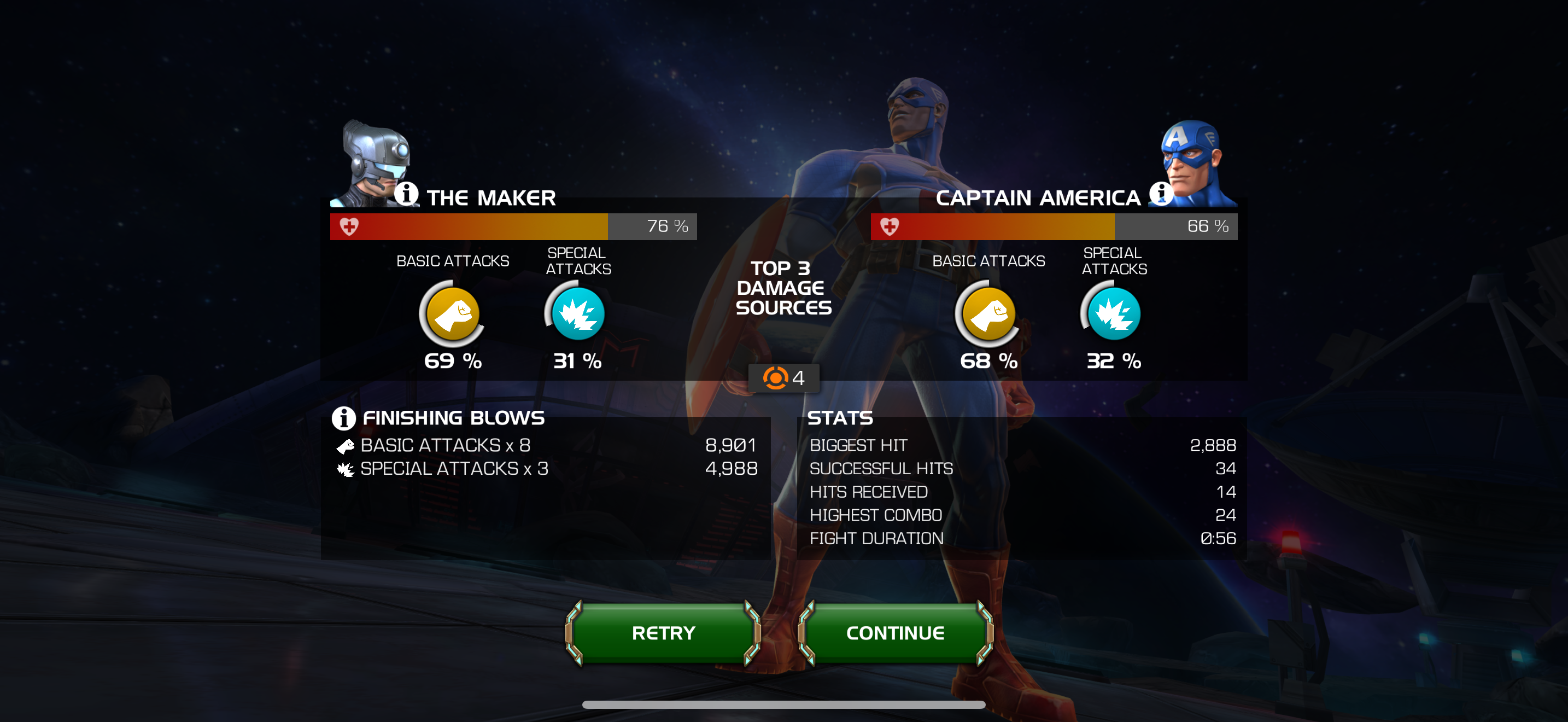Open Captain America info icon
The image size is (1568, 722).
click(1160, 194)
